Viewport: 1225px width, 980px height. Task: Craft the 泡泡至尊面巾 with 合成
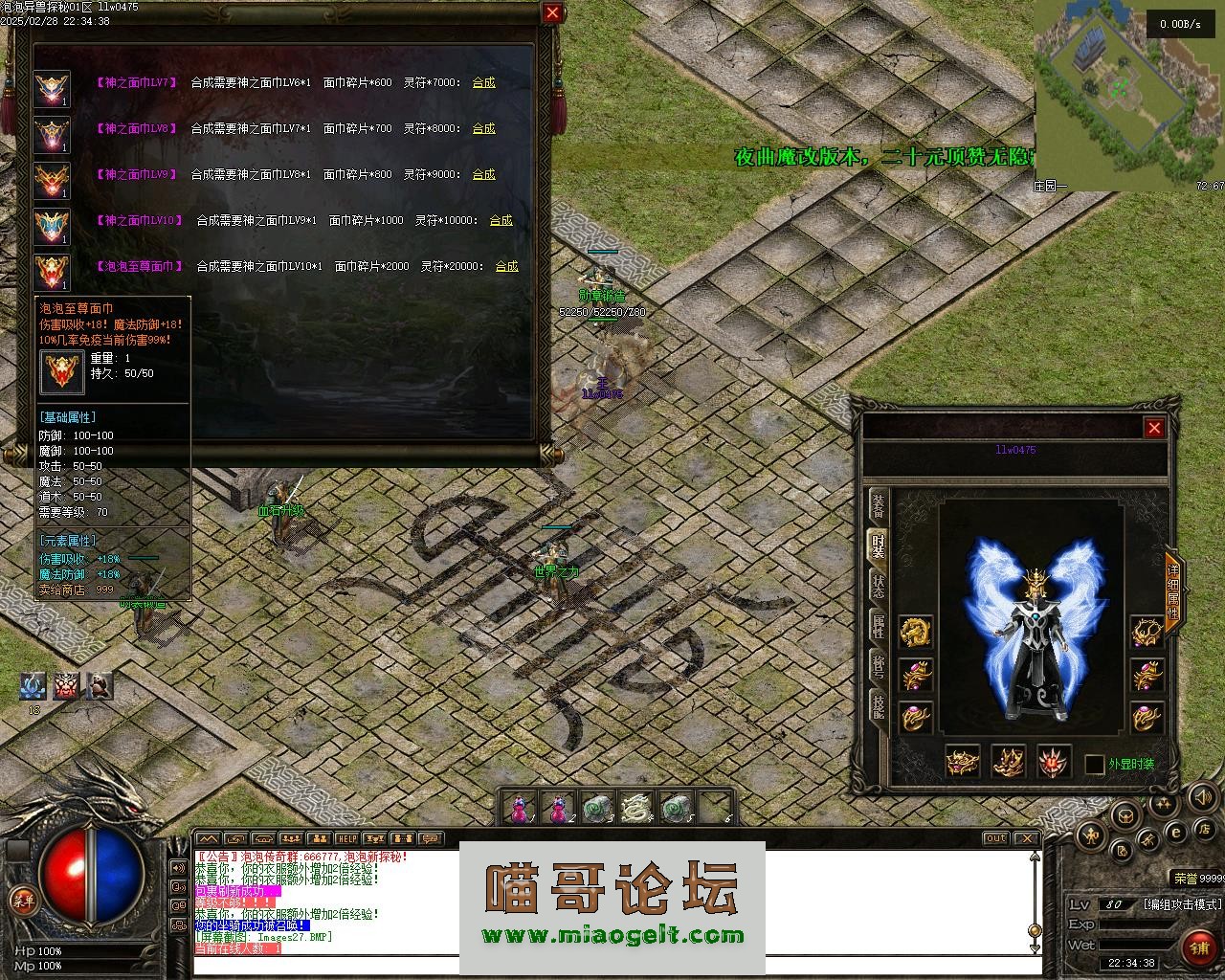click(506, 266)
